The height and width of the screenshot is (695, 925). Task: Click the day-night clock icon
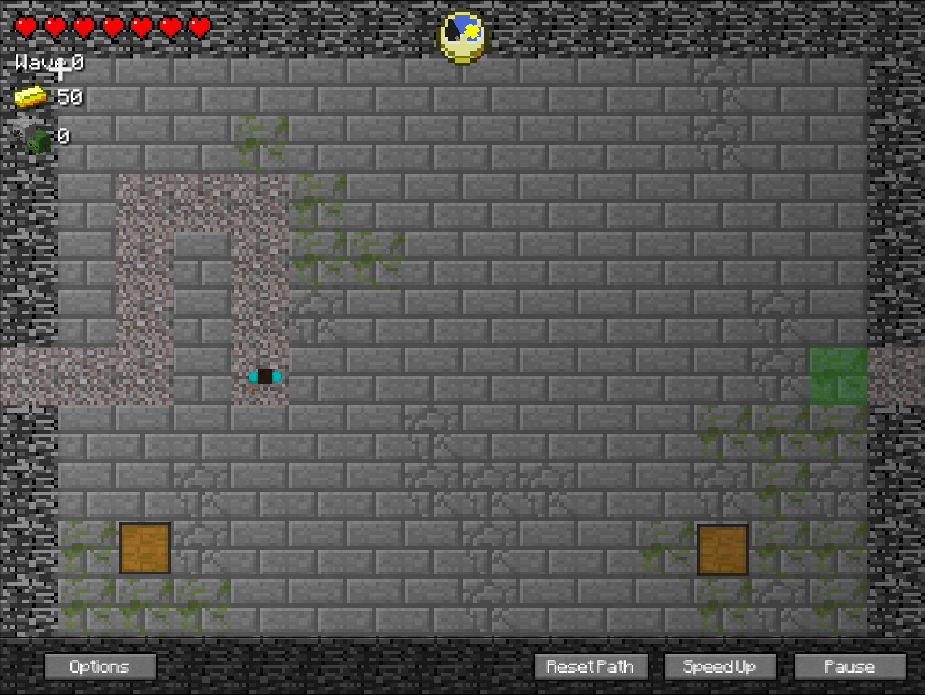tap(462, 38)
